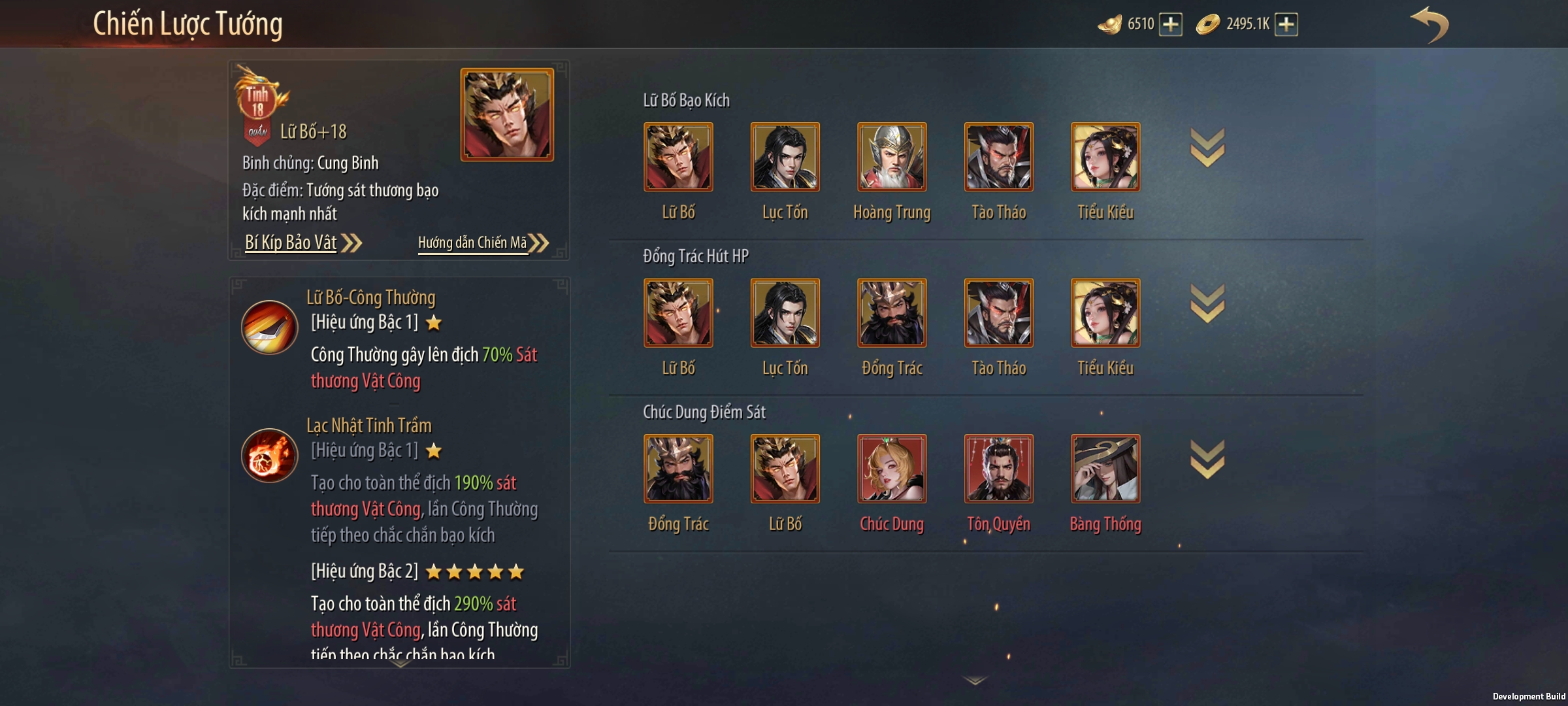The width and height of the screenshot is (1568, 706).
Task: Choose Lục Tốn in Lữ Bố Bạo Kích lineup
Action: point(785,157)
